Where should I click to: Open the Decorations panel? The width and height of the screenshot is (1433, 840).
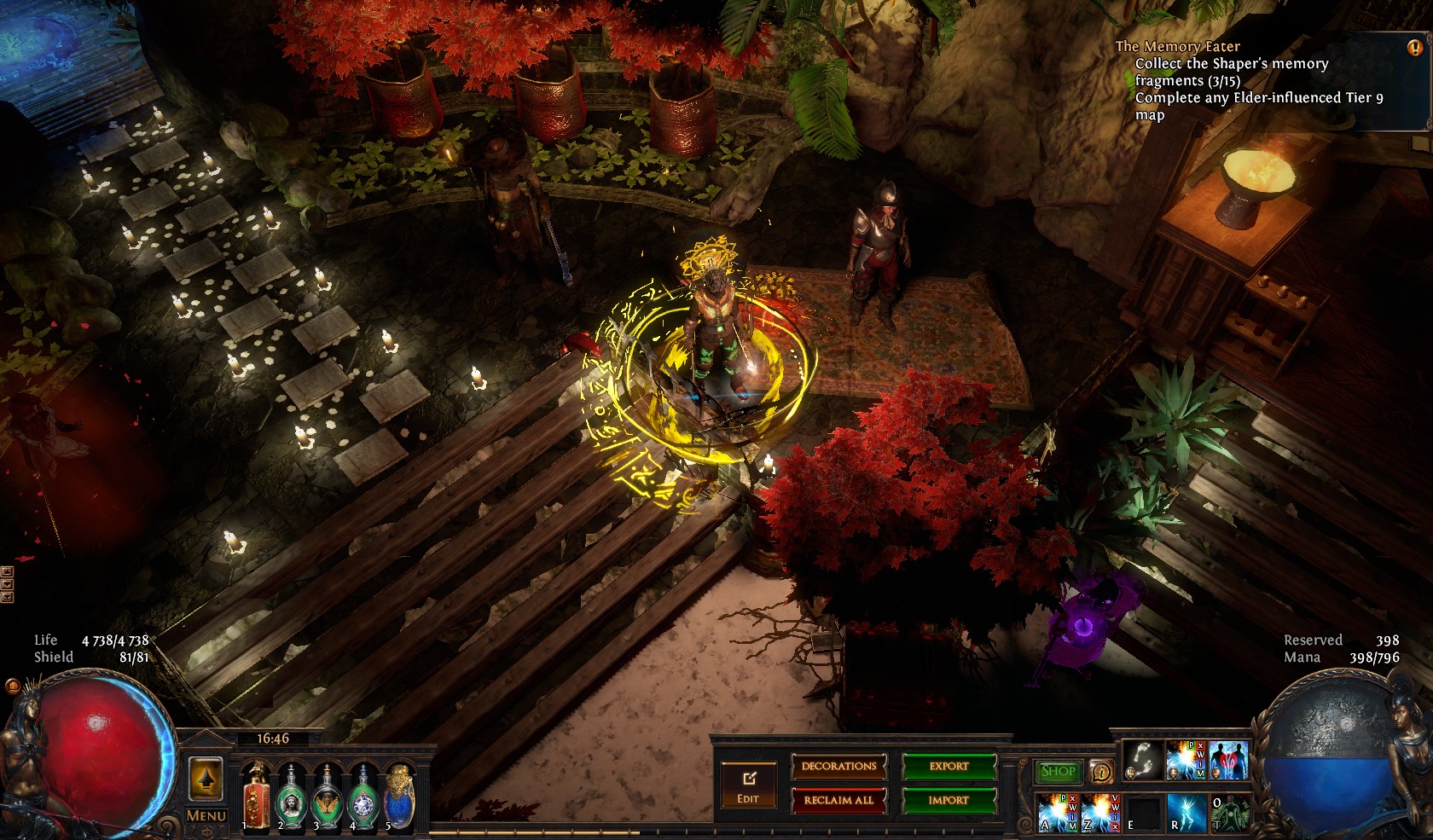[838, 766]
